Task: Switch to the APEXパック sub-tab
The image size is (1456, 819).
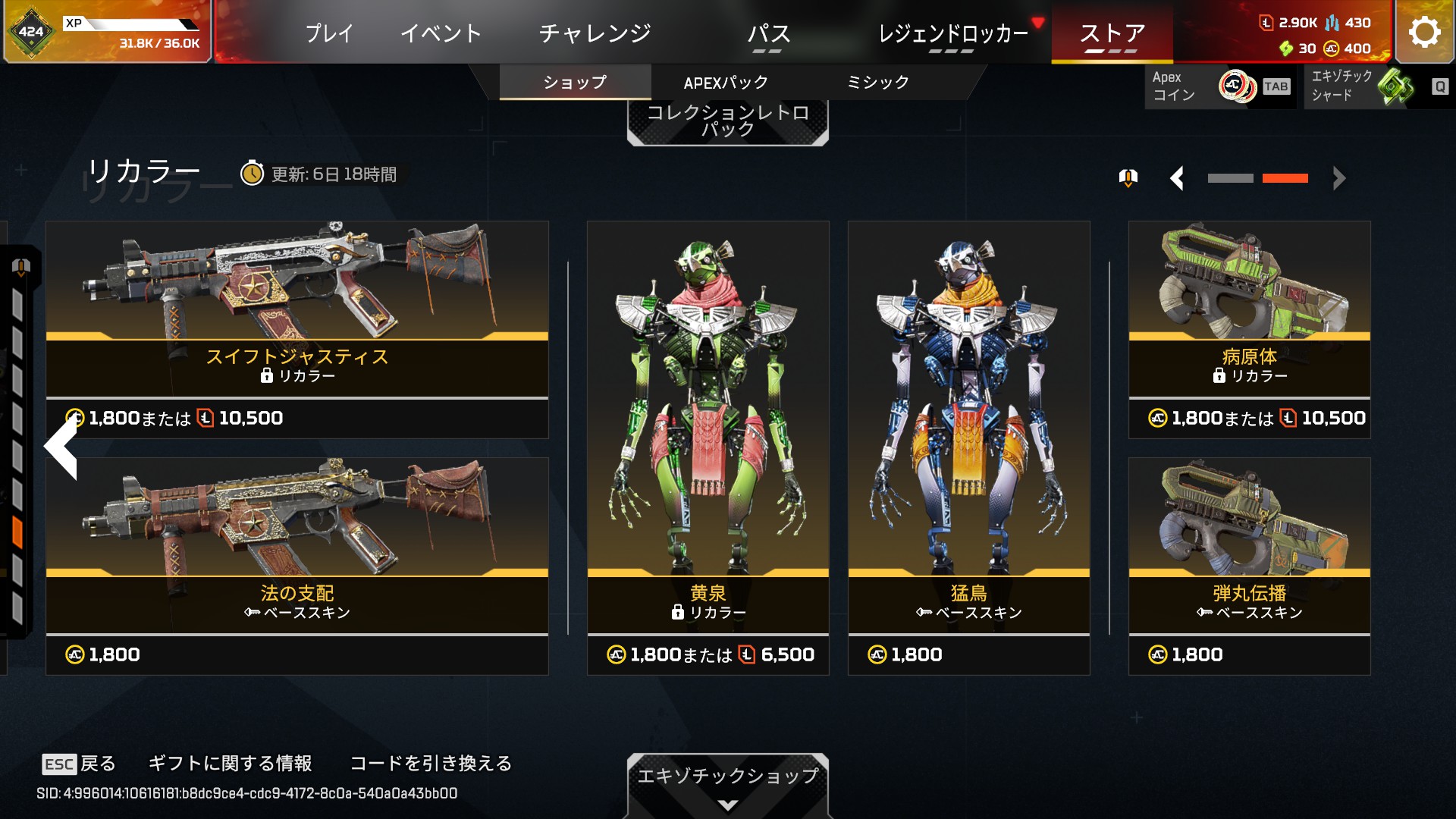Action: coord(726,83)
